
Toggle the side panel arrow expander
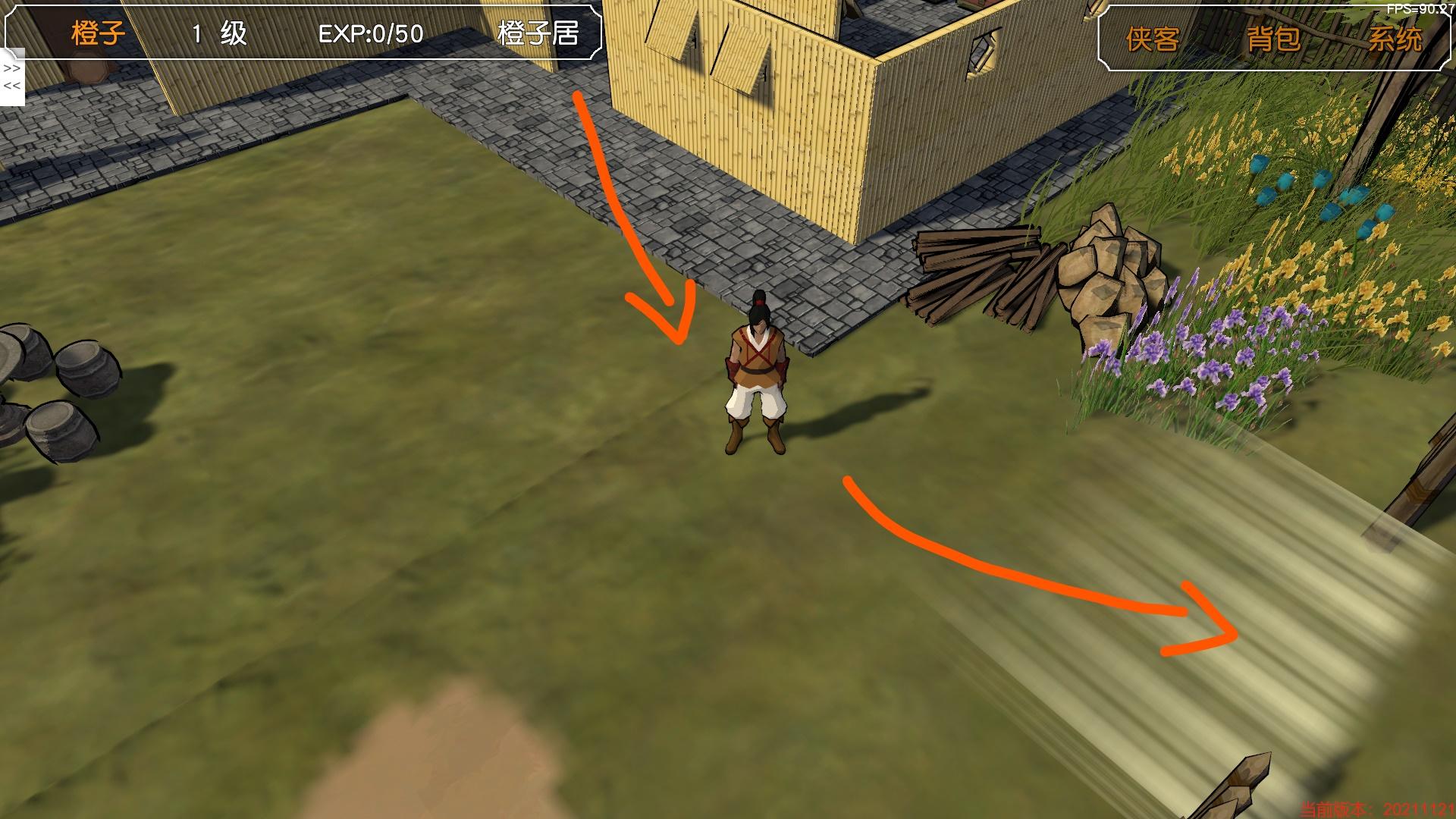(12, 77)
